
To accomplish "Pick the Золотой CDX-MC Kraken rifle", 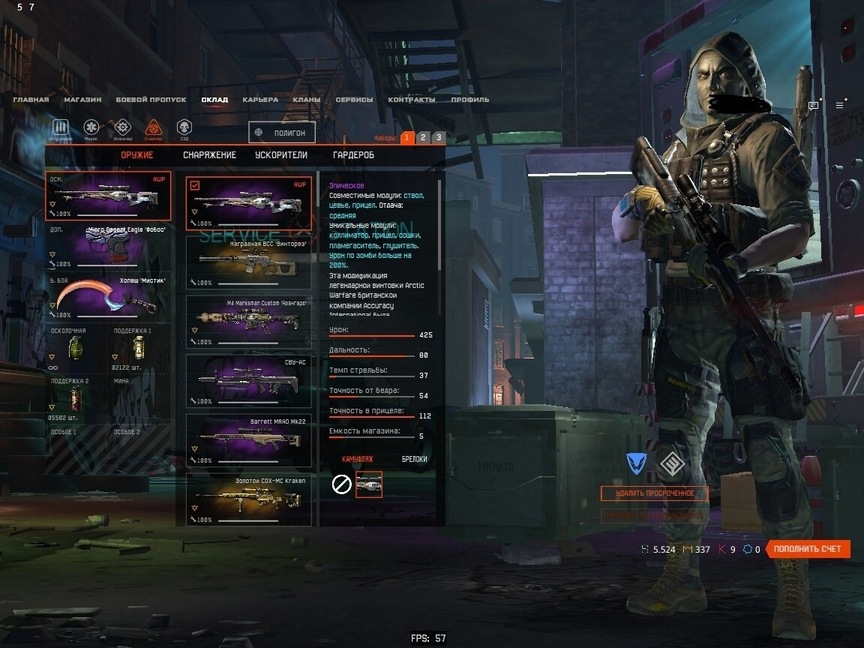I will [x=249, y=498].
